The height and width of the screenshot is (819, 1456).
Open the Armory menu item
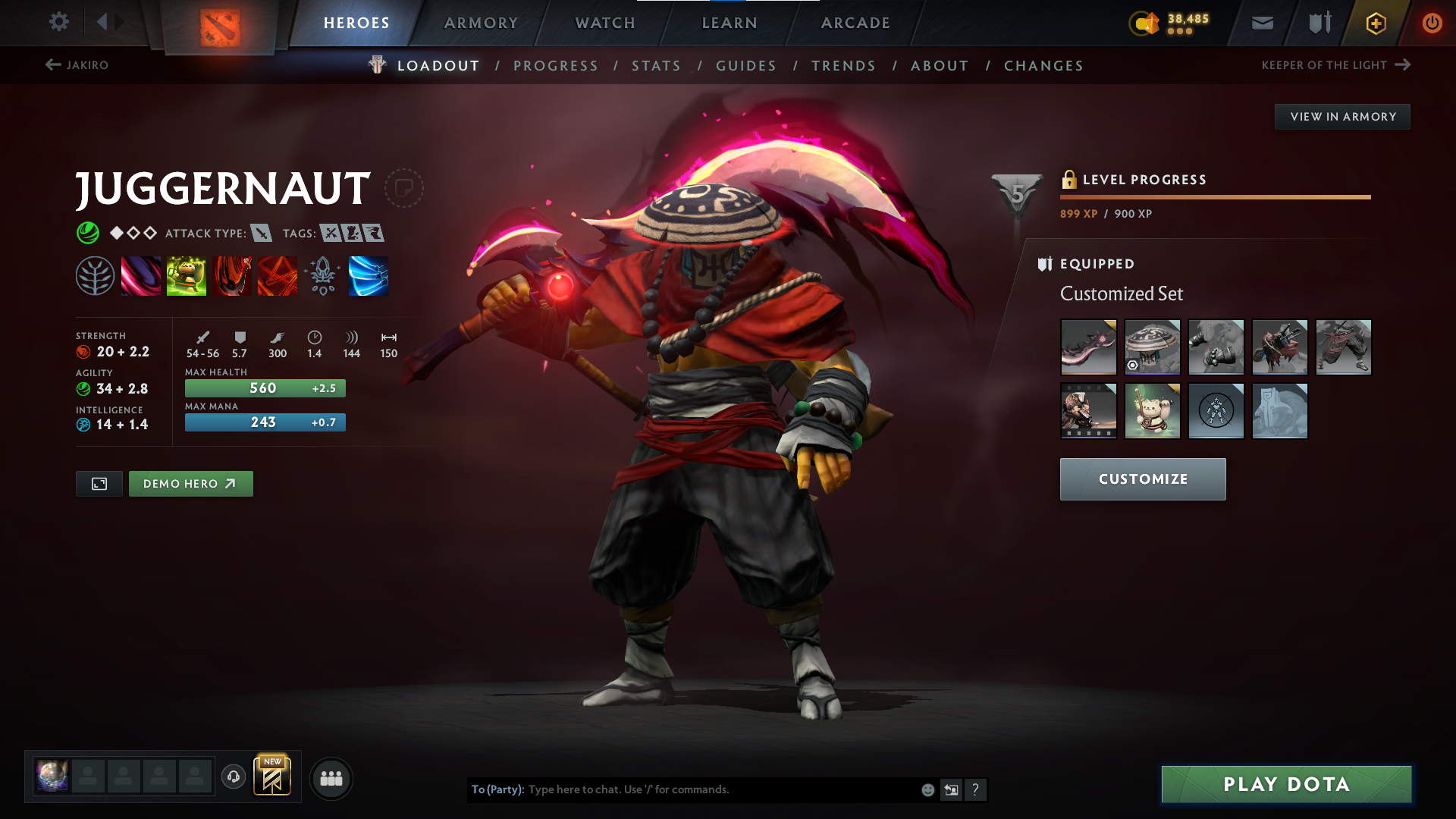pos(481,23)
